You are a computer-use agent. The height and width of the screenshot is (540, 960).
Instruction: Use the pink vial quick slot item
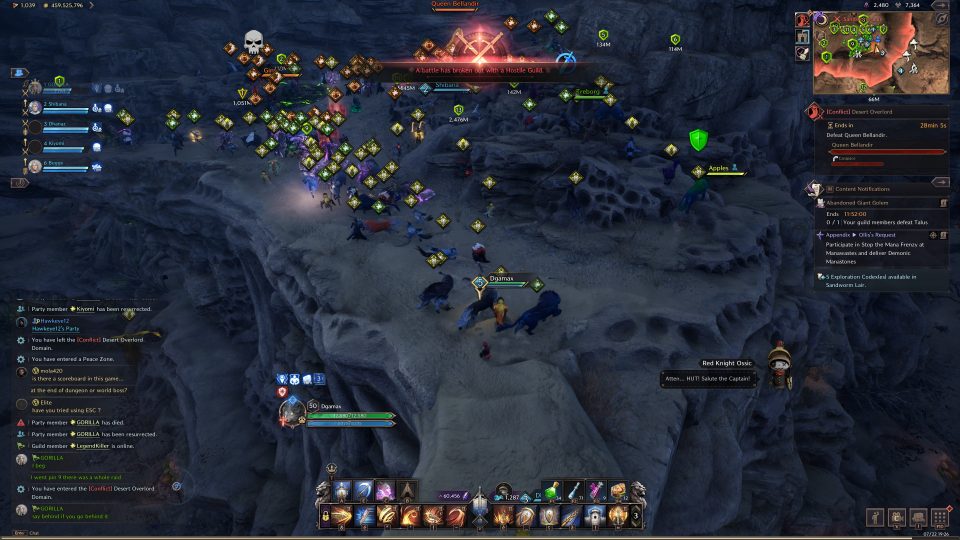point(597,491)
